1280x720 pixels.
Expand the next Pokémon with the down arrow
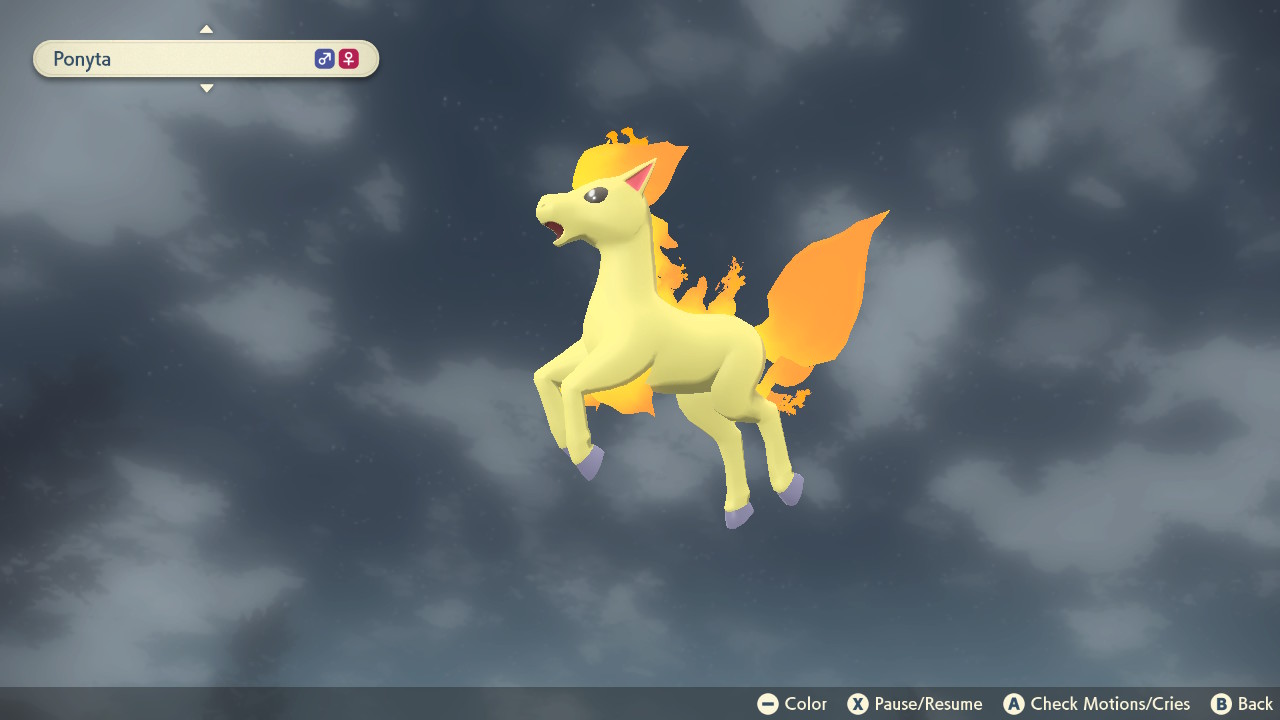point(206,88)
